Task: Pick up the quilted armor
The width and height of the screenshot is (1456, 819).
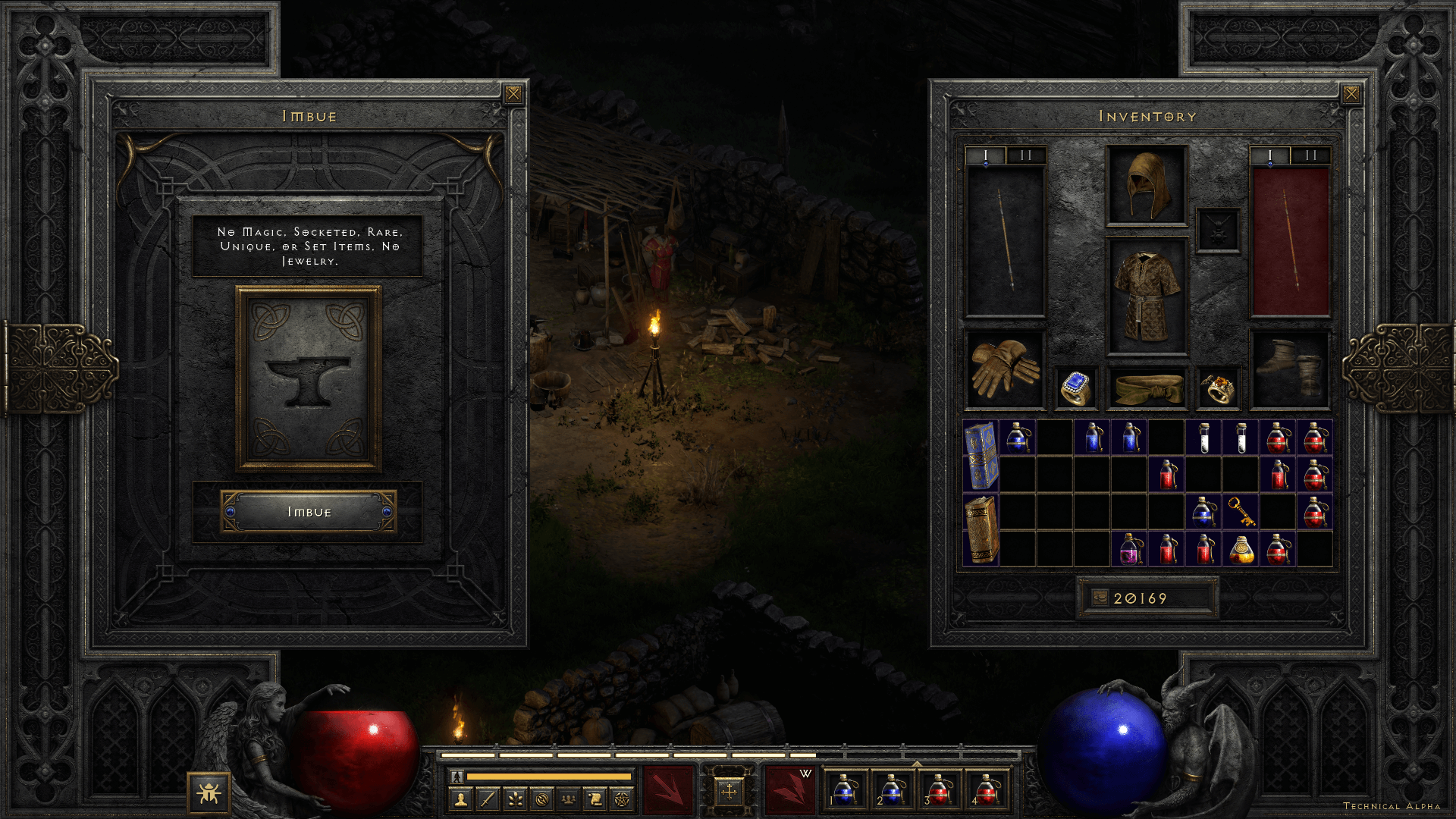Action: pyautogui.click(x=1147, y=297)
